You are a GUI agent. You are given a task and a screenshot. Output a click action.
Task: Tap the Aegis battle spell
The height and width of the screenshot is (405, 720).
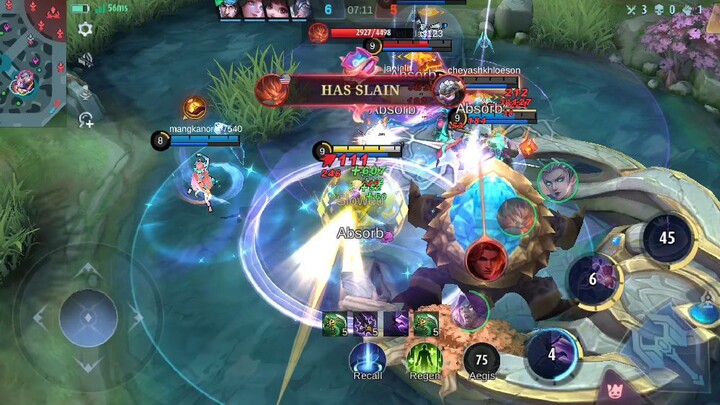coord(481,359)
